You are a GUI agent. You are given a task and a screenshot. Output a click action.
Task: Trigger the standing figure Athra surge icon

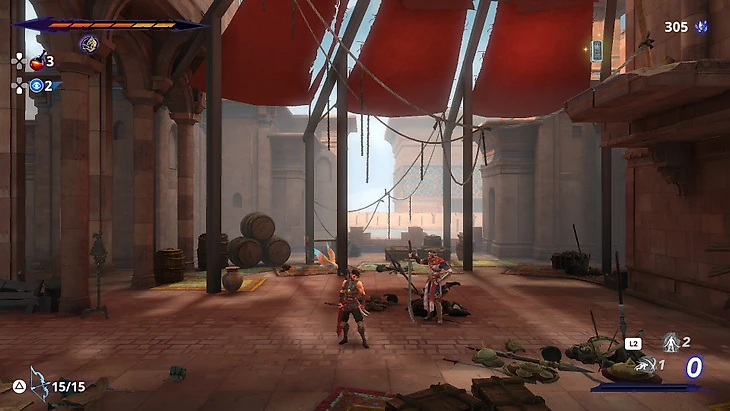(672, 343)
